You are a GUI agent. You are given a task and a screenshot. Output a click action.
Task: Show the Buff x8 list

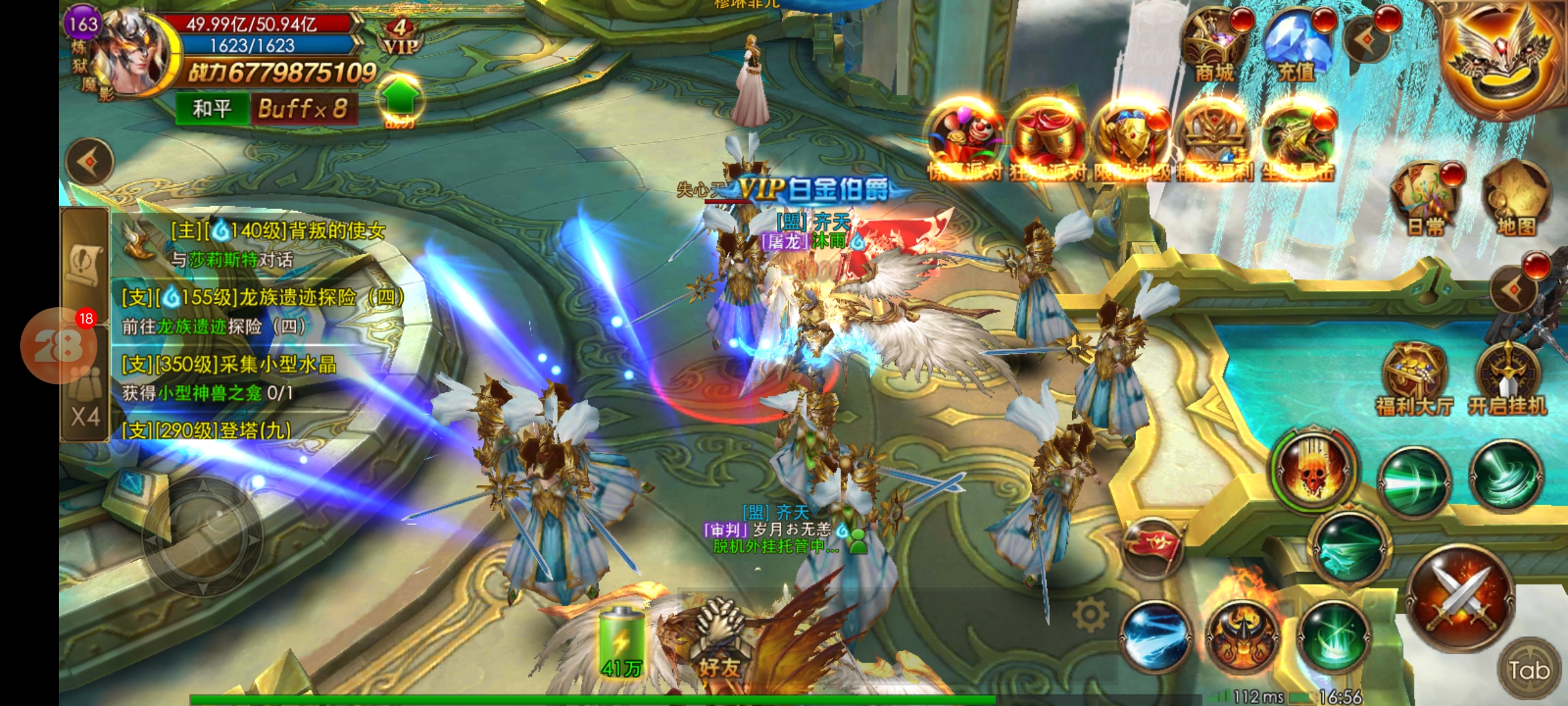tap(303, 109)
